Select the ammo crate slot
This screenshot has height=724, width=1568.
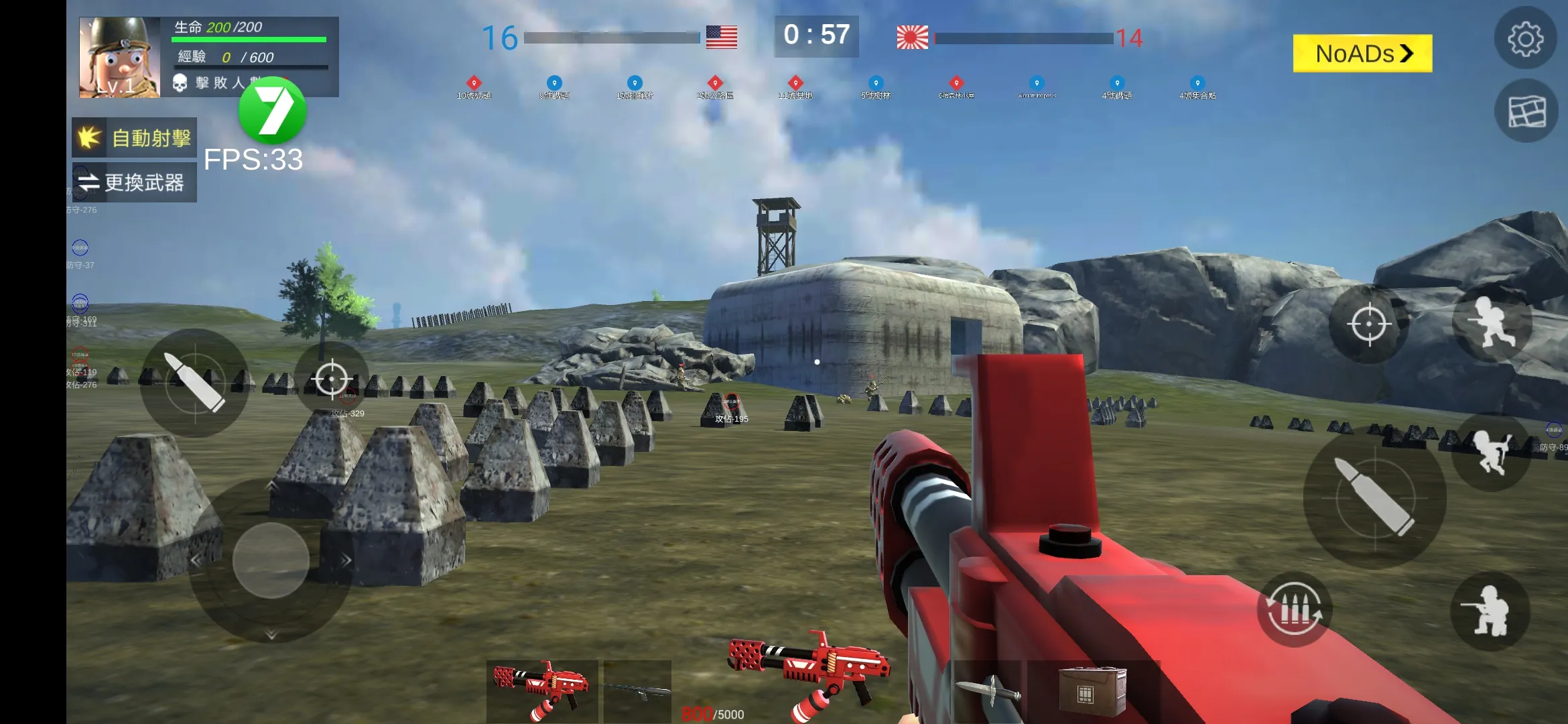coord(1091,692)
